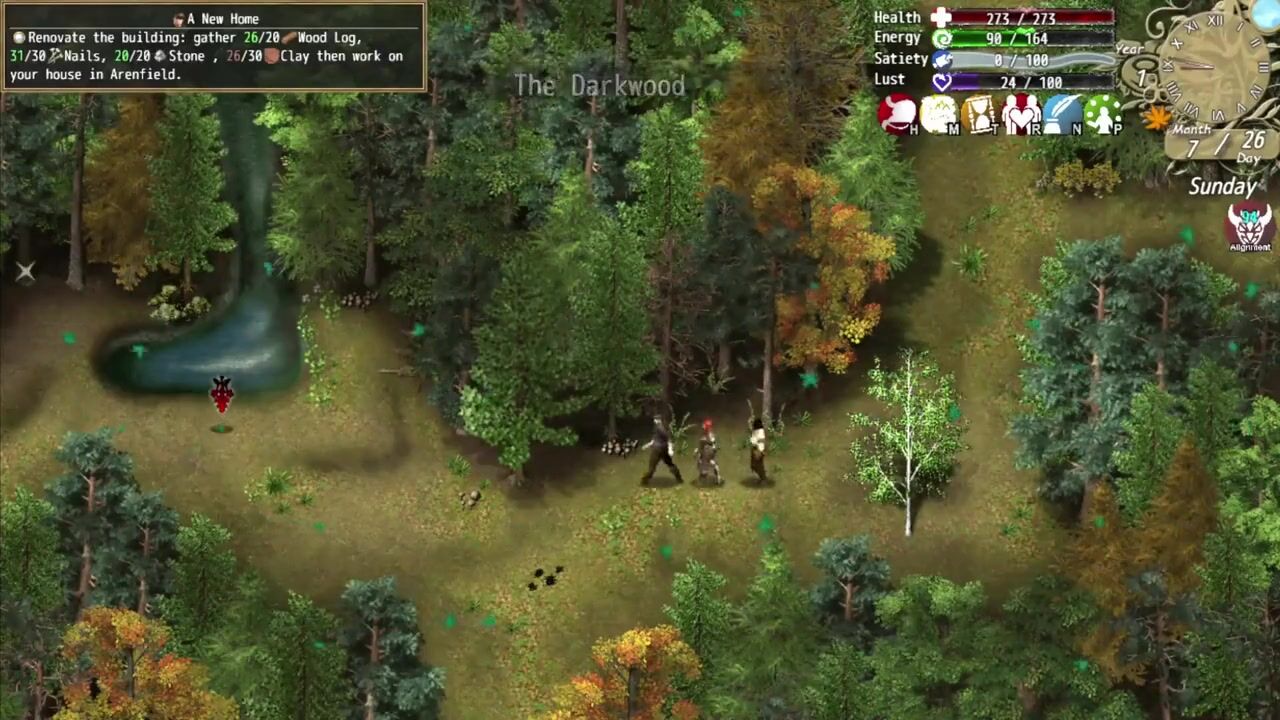This screenshot has height=720, width=1280.
Task: Click the red santa hat icon
Action: pos(897,114)
